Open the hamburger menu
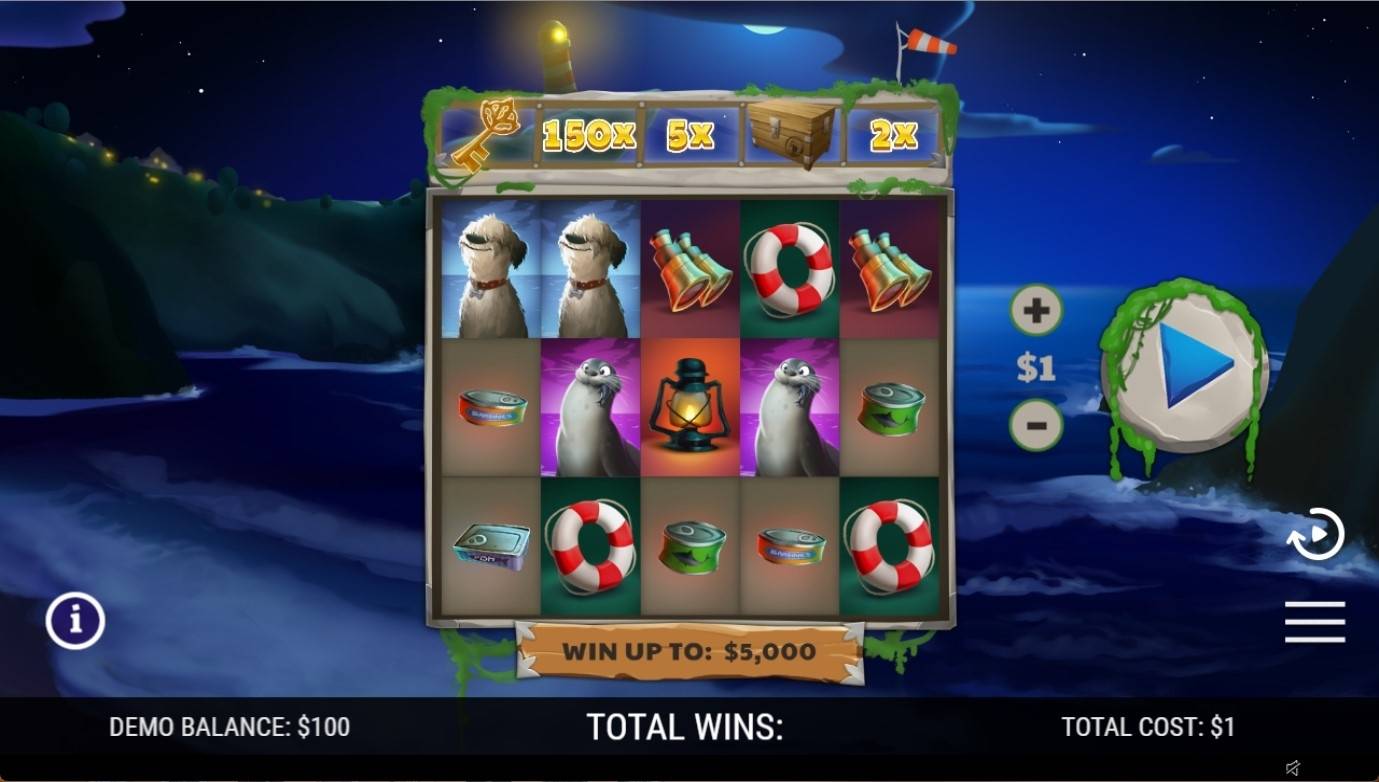 click(1314, 622)
